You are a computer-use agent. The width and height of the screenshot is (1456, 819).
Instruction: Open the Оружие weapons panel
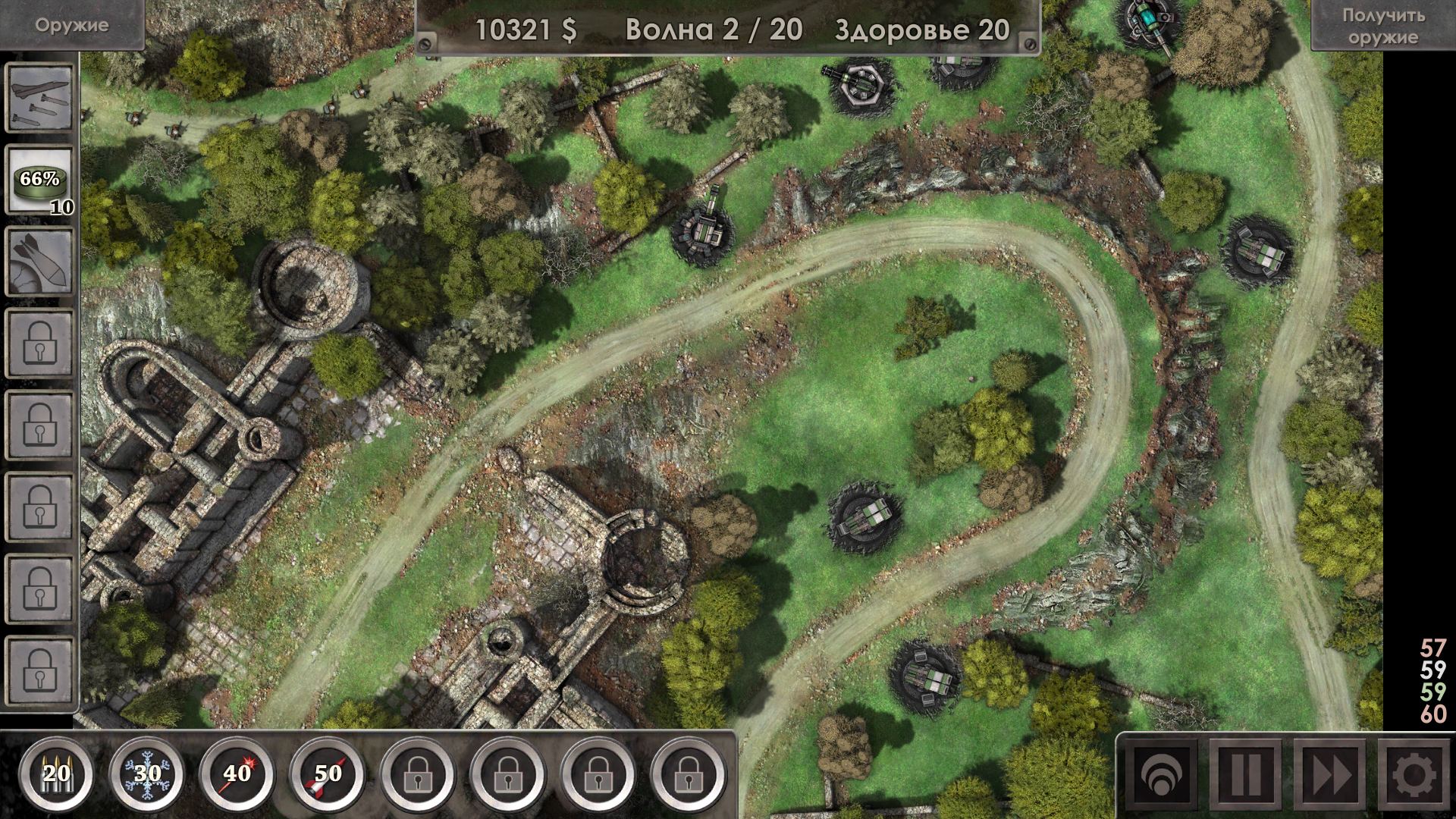tap(71, 25)
